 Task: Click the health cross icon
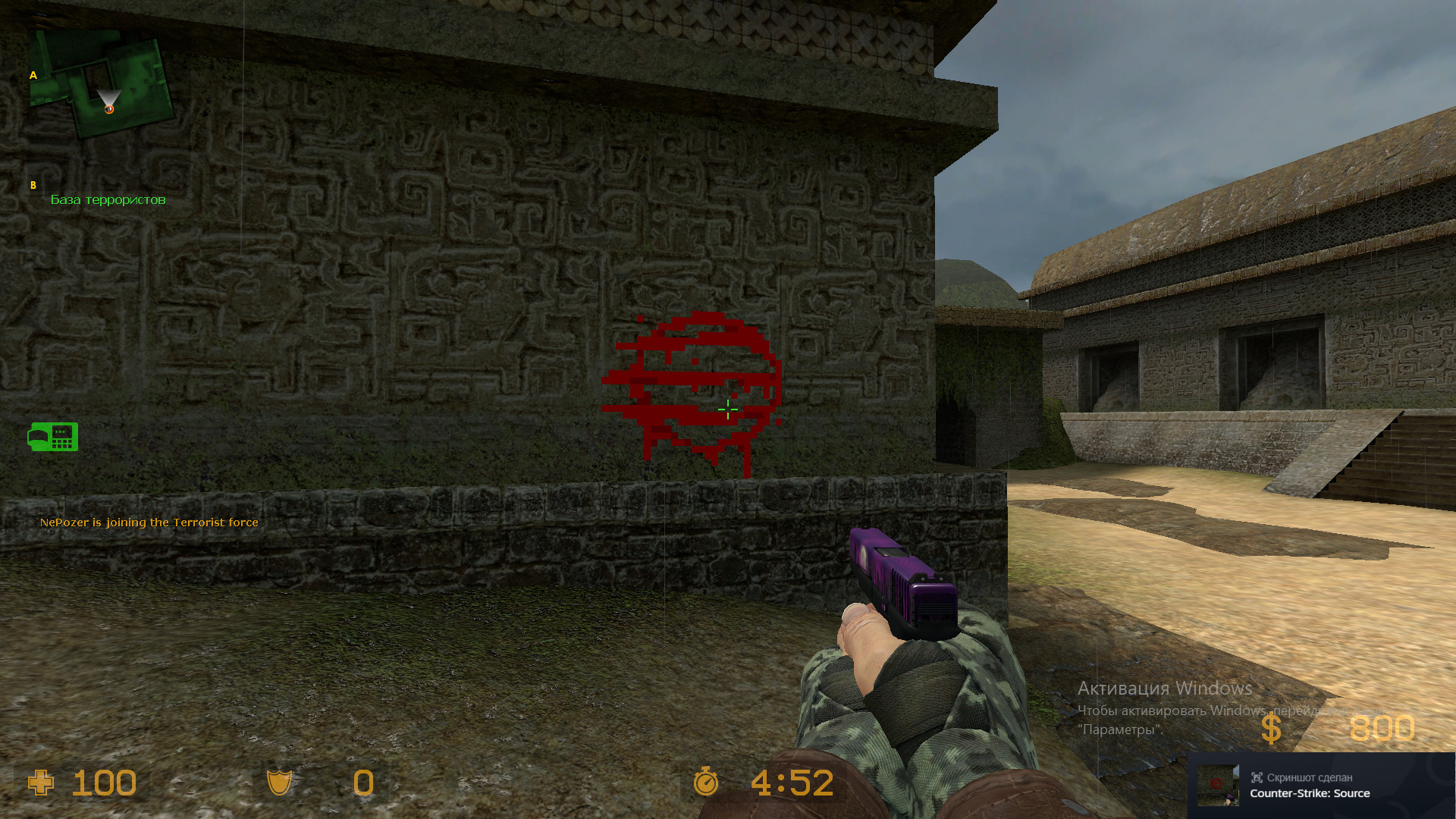[x=42, y=783]
